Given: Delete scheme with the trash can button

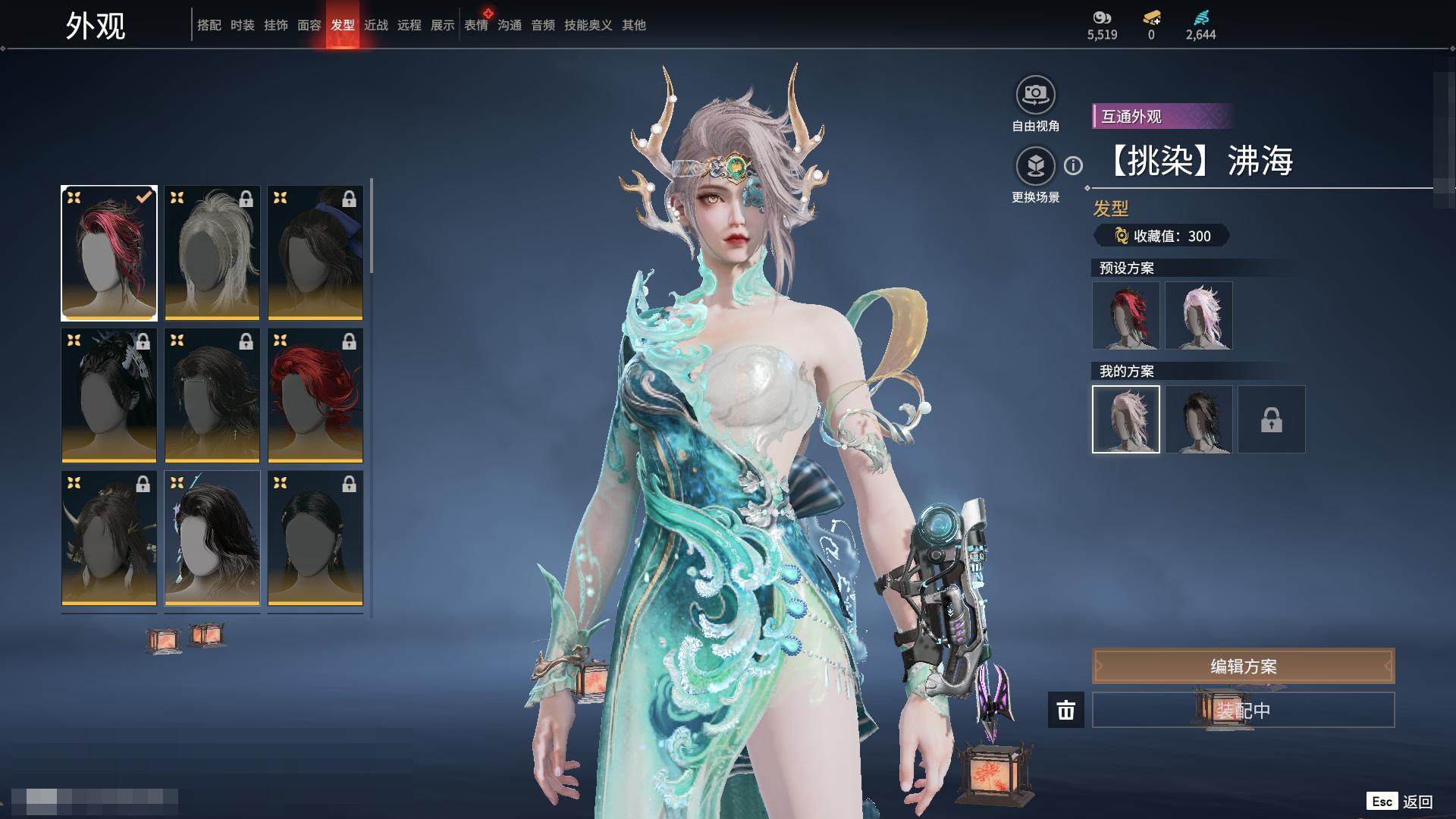Looking at the screenshot, I should 1065,711.
